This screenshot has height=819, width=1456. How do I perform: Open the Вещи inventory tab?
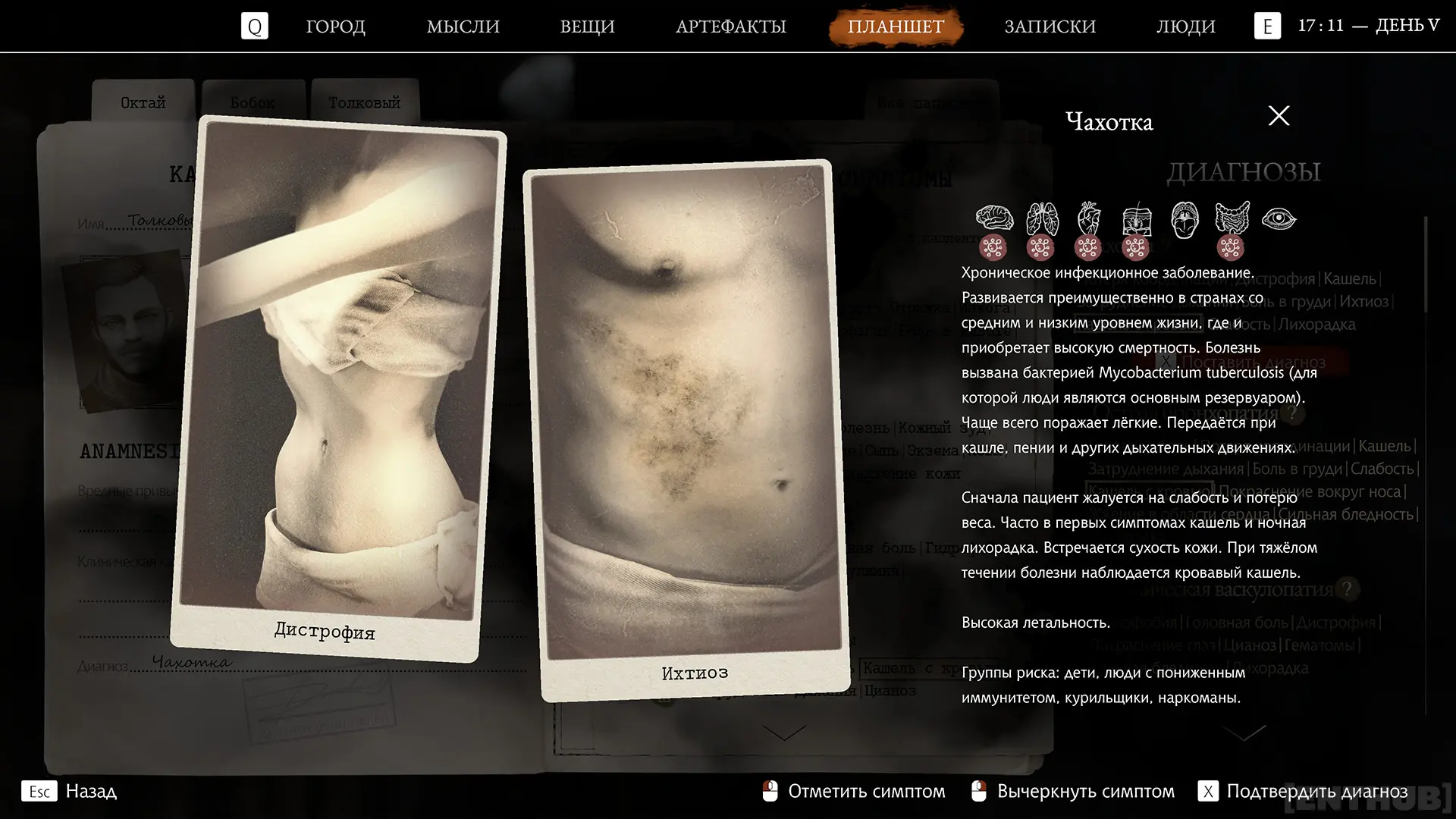point(587,27)
